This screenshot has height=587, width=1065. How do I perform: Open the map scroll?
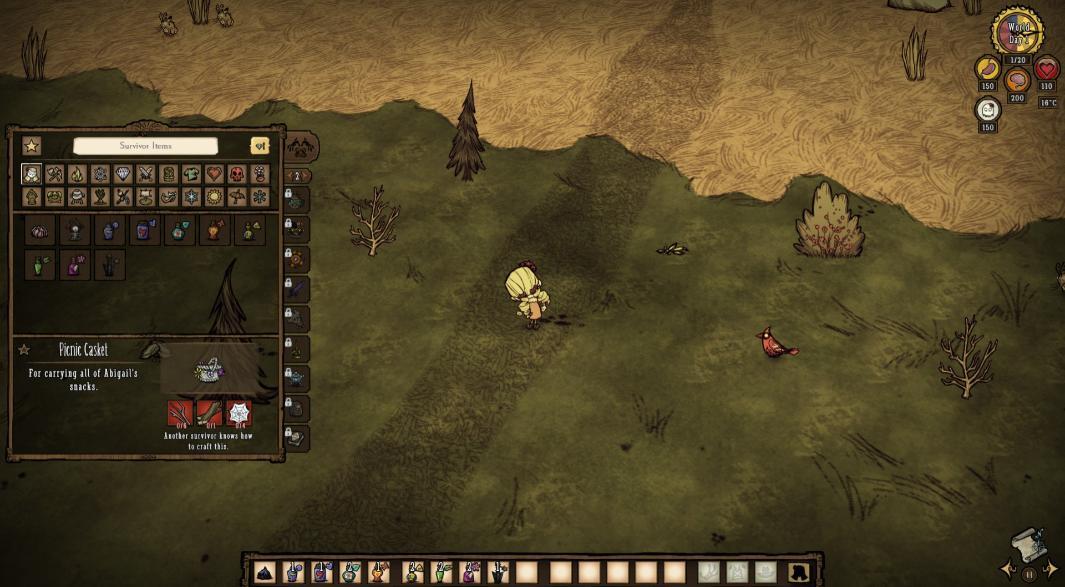pos(1030,545)
